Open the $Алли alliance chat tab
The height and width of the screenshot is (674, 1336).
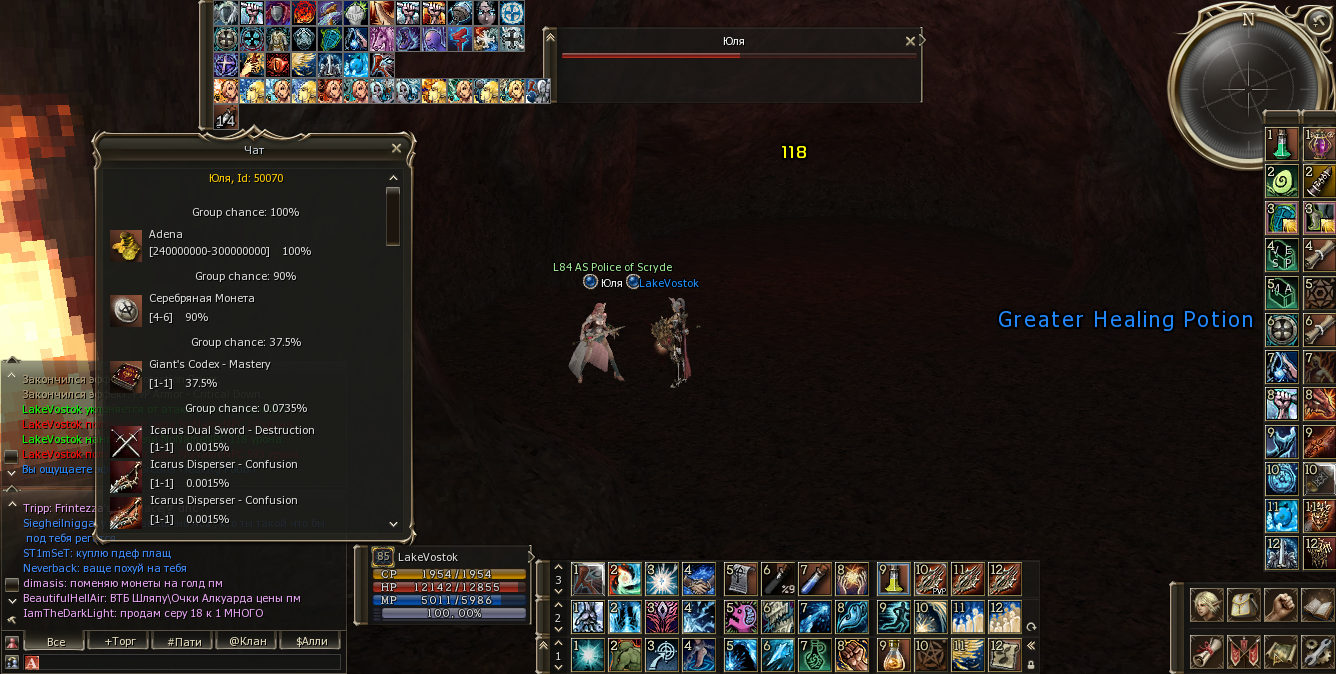pos(311,641)
